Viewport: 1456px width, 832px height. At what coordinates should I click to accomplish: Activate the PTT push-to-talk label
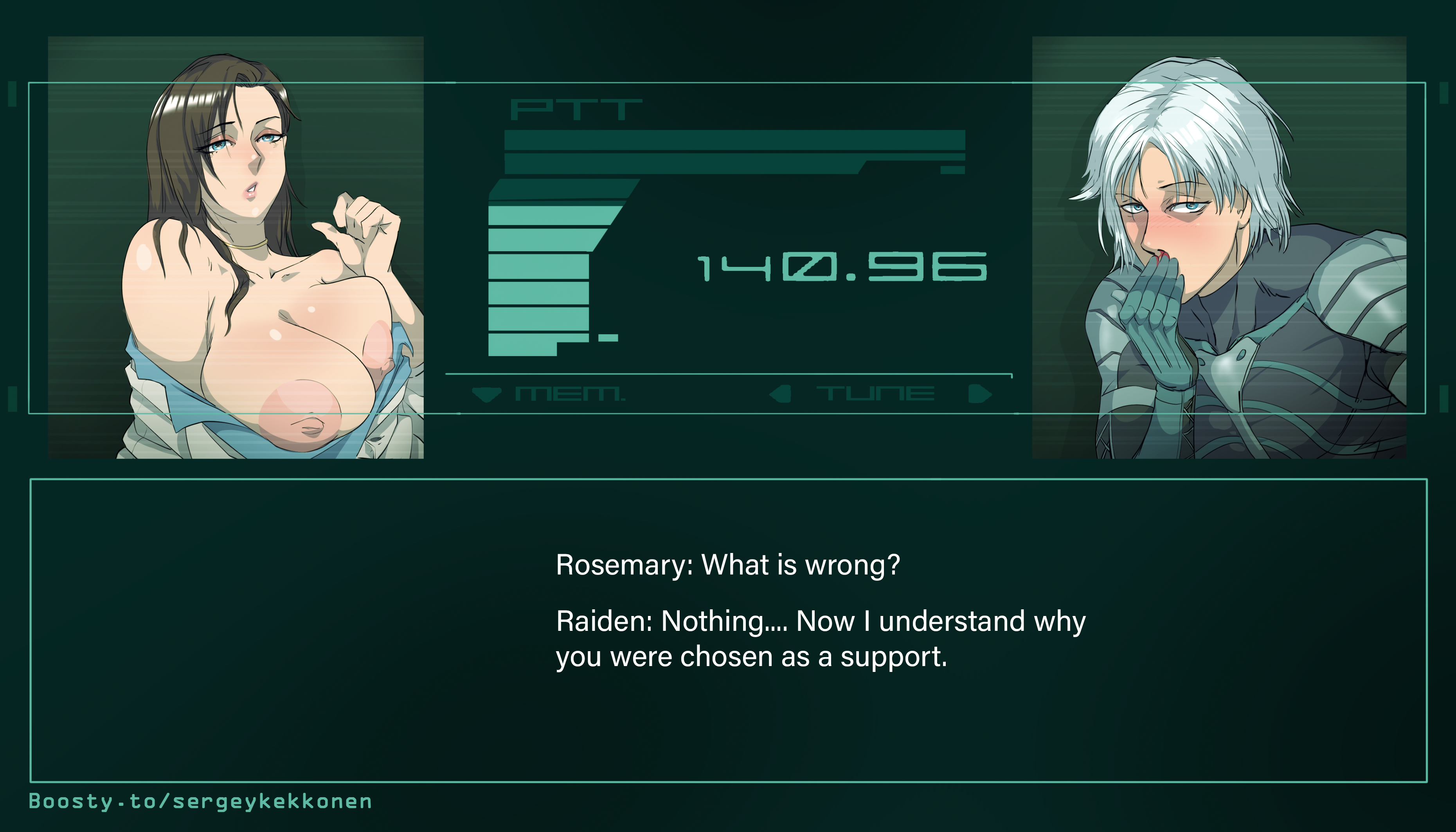575,110
